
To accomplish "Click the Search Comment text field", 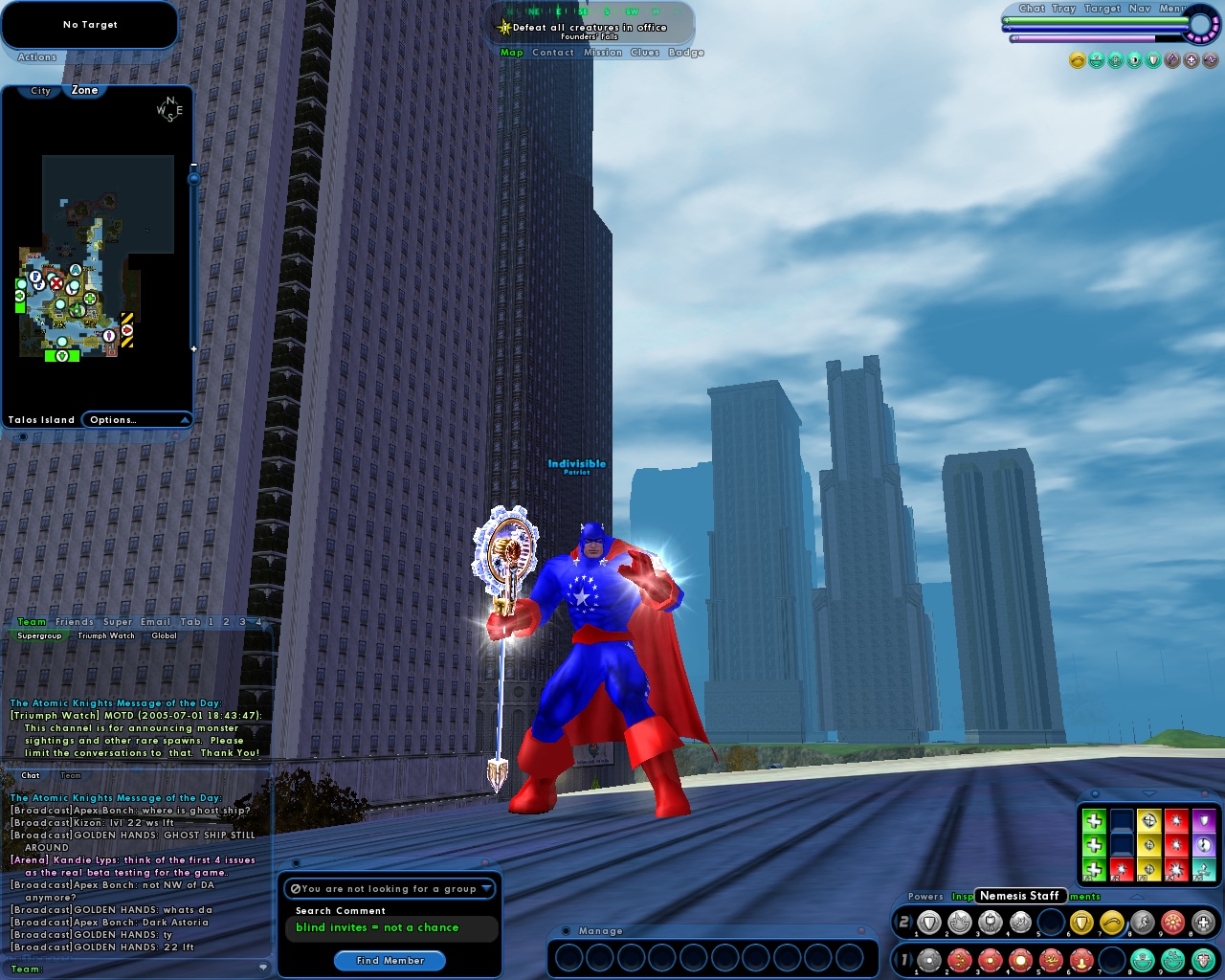I will [x=390, y=928].
